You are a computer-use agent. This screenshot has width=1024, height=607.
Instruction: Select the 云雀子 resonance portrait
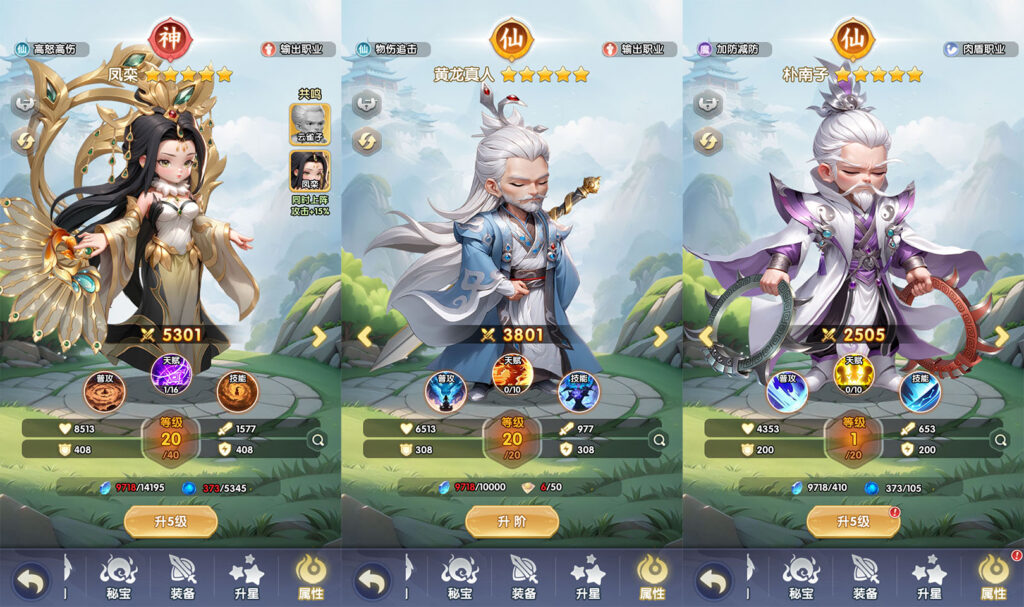pyautogui.click(x=310, y=124)
